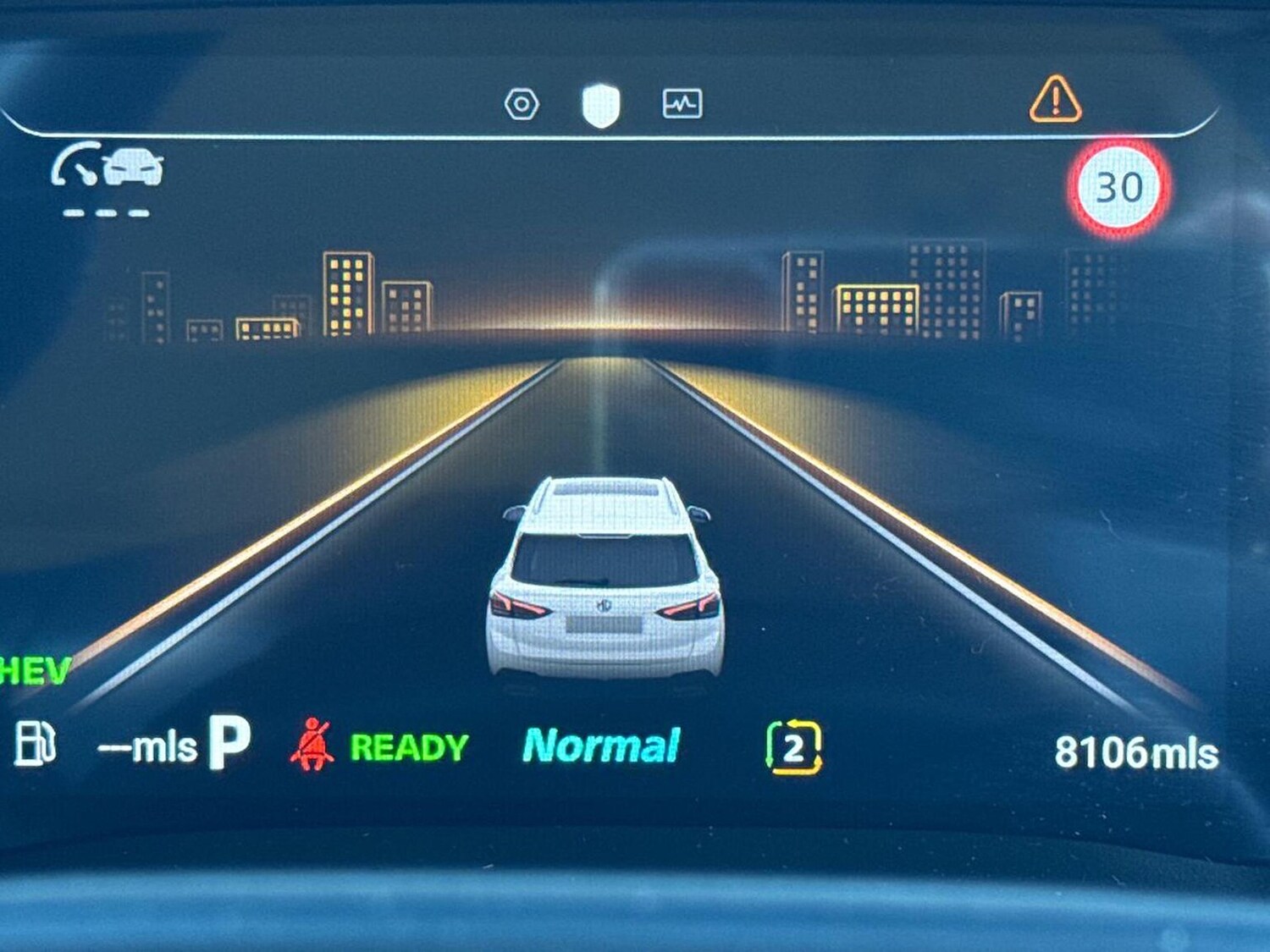Click the adaptive cruise control car icon
This screenshot has height=952, width=1270.
[x=108, y=165]
